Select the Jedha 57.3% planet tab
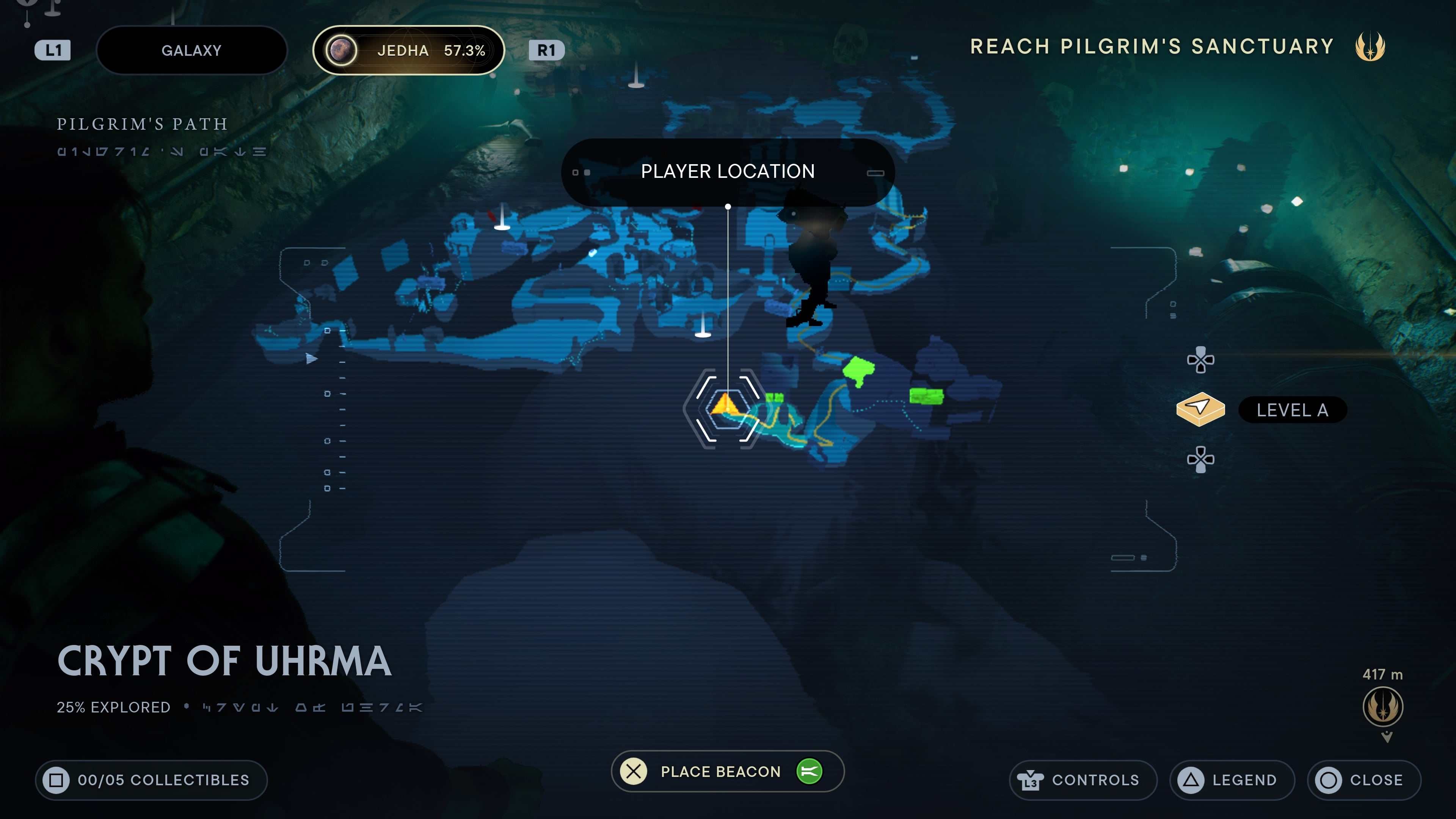Viewport: 1456px width, 819px height. pos(408,50)
